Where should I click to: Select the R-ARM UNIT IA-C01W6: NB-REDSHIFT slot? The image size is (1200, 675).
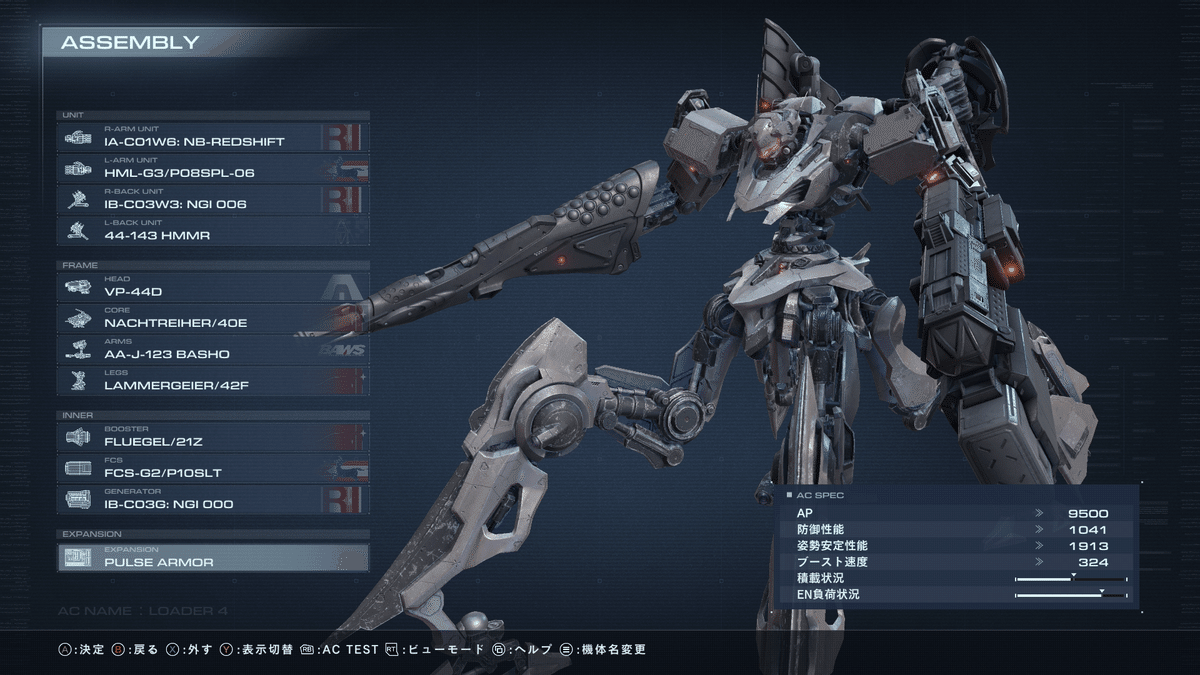(x=212, y=137)
